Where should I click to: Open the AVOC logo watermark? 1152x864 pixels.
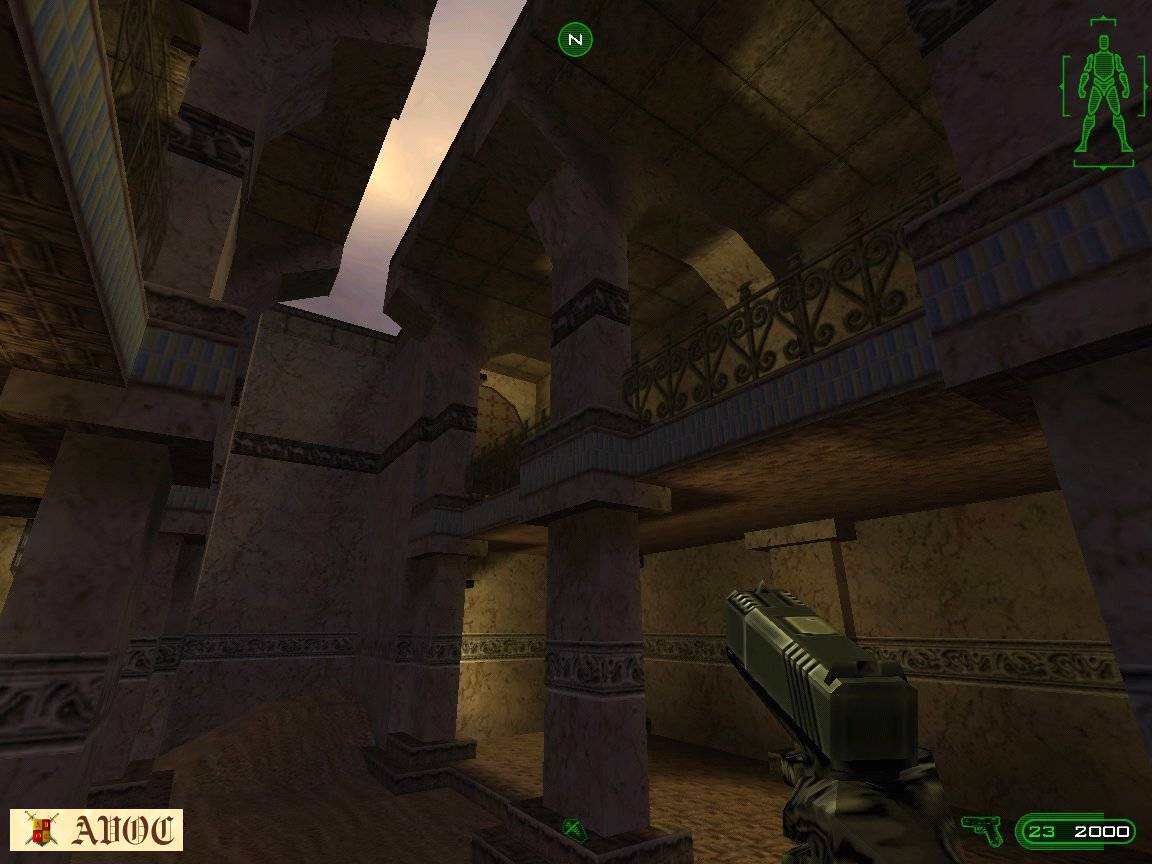(97, 830)
